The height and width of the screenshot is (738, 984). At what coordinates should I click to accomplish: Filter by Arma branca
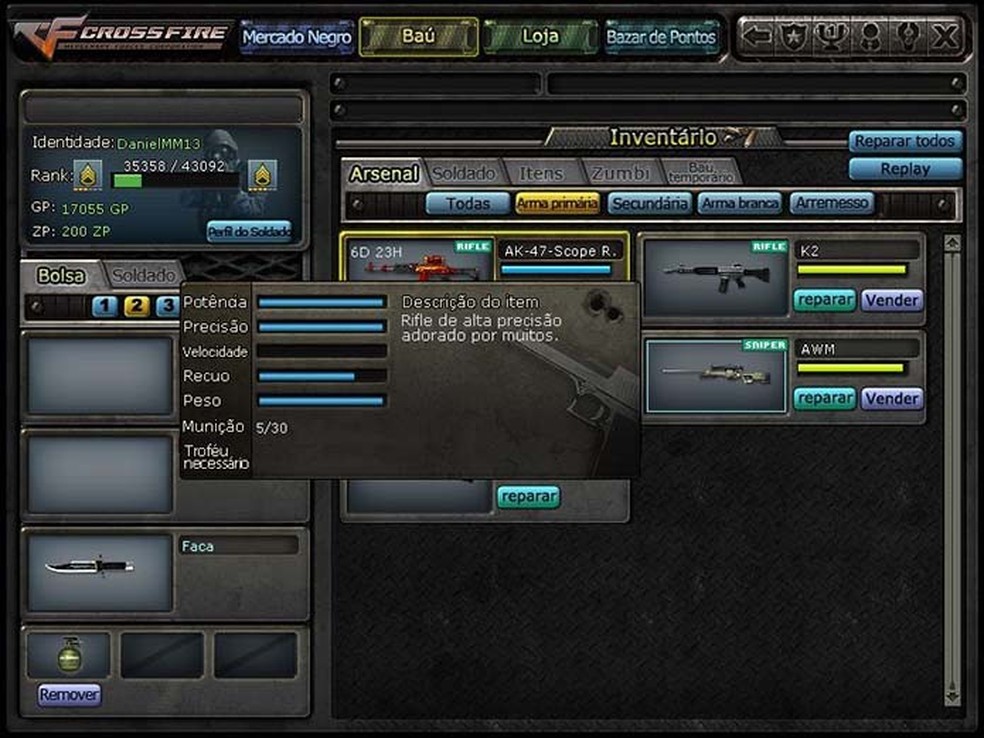[x=740, y=204]
